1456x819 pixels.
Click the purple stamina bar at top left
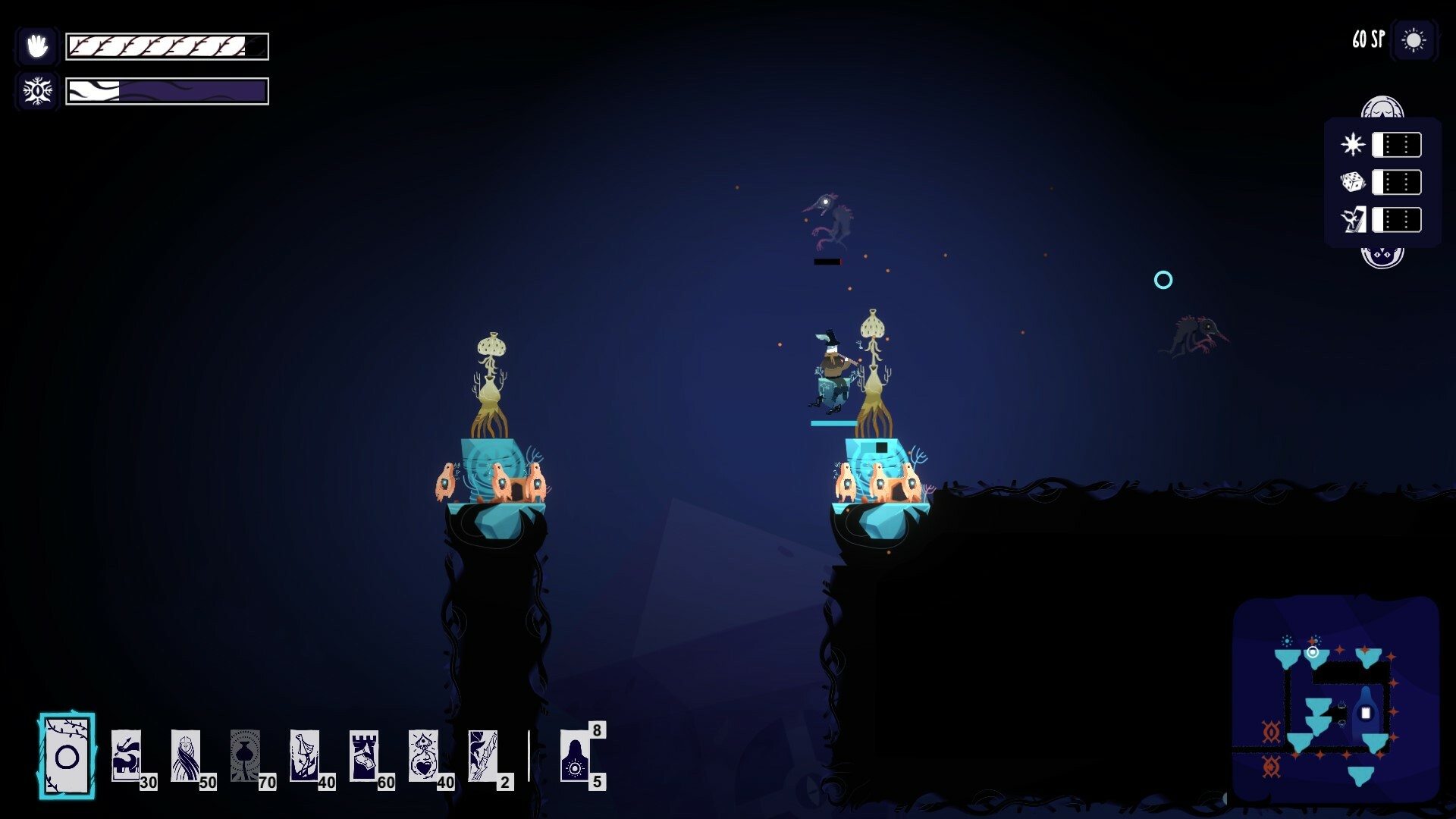167,91
